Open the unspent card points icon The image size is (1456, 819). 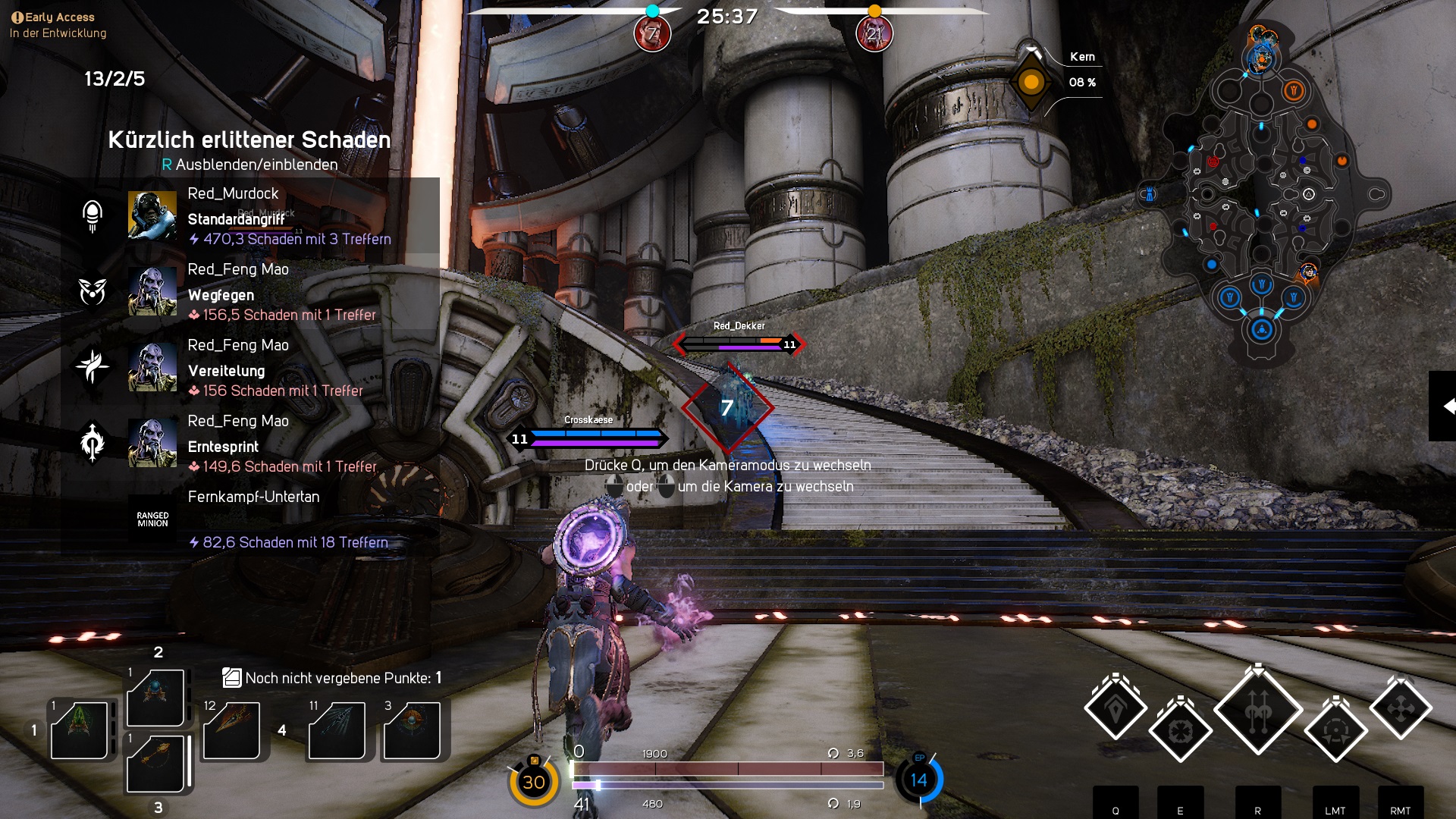231,677
